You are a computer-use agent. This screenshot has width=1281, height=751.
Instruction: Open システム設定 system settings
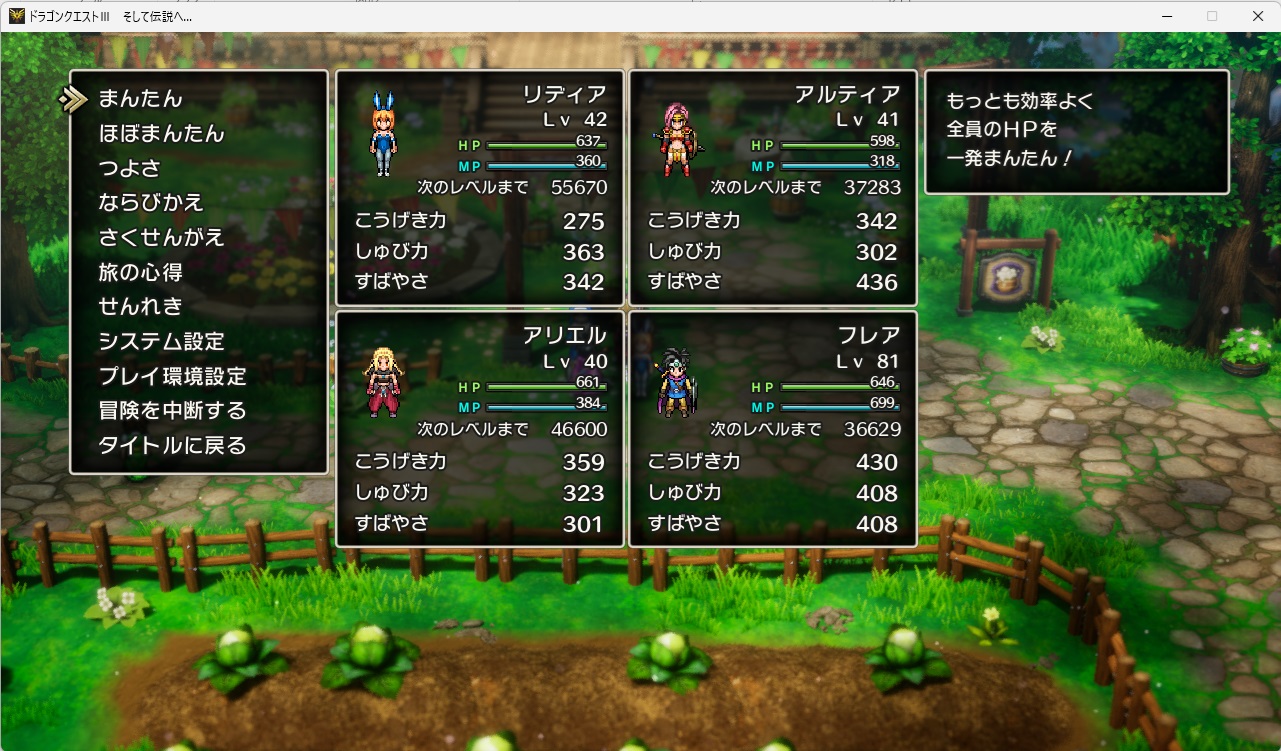pos(161,341)
